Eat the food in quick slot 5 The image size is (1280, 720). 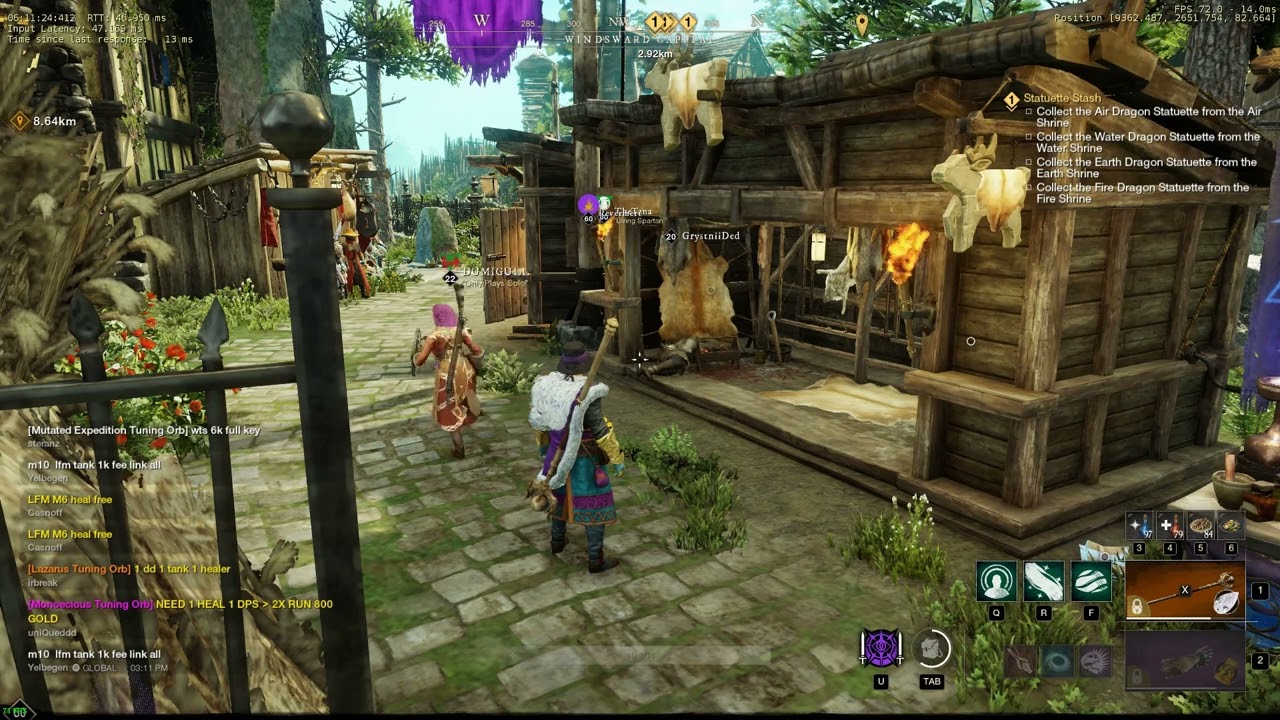[x=1200, y=526]
